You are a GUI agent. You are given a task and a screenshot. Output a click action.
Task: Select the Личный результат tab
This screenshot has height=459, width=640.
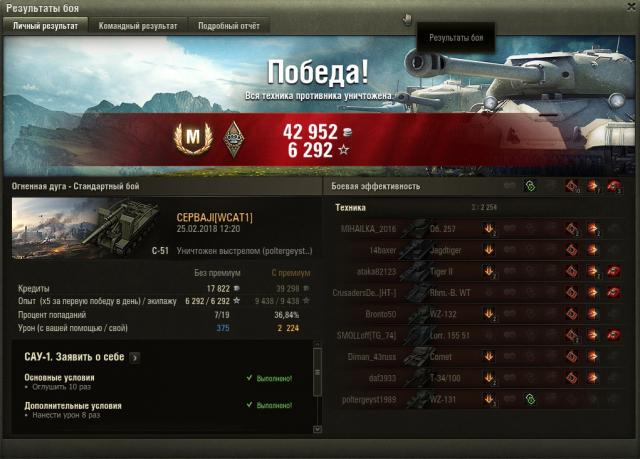tap(45, 26)
